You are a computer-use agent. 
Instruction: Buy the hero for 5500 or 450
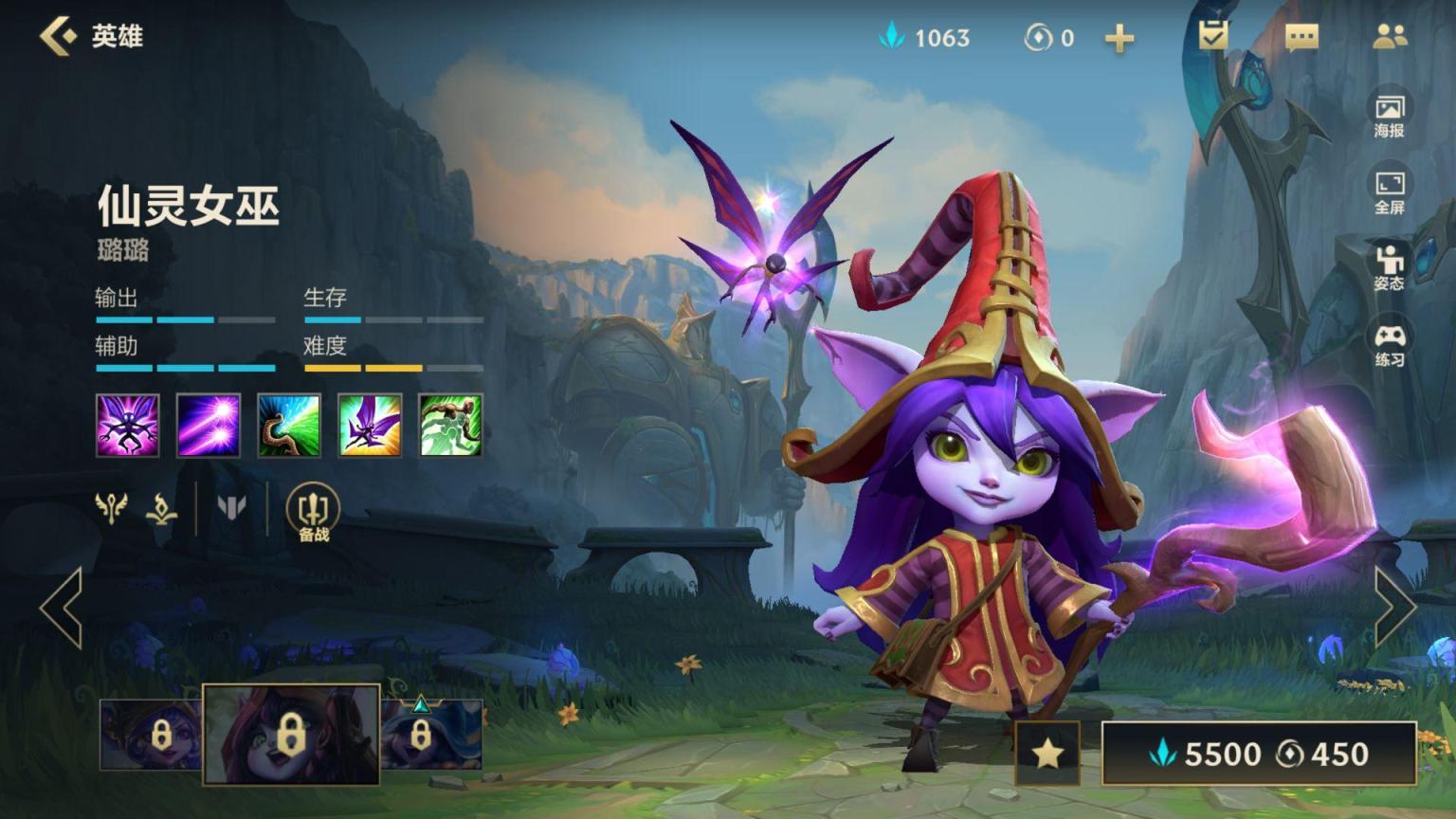point(1259,754)
